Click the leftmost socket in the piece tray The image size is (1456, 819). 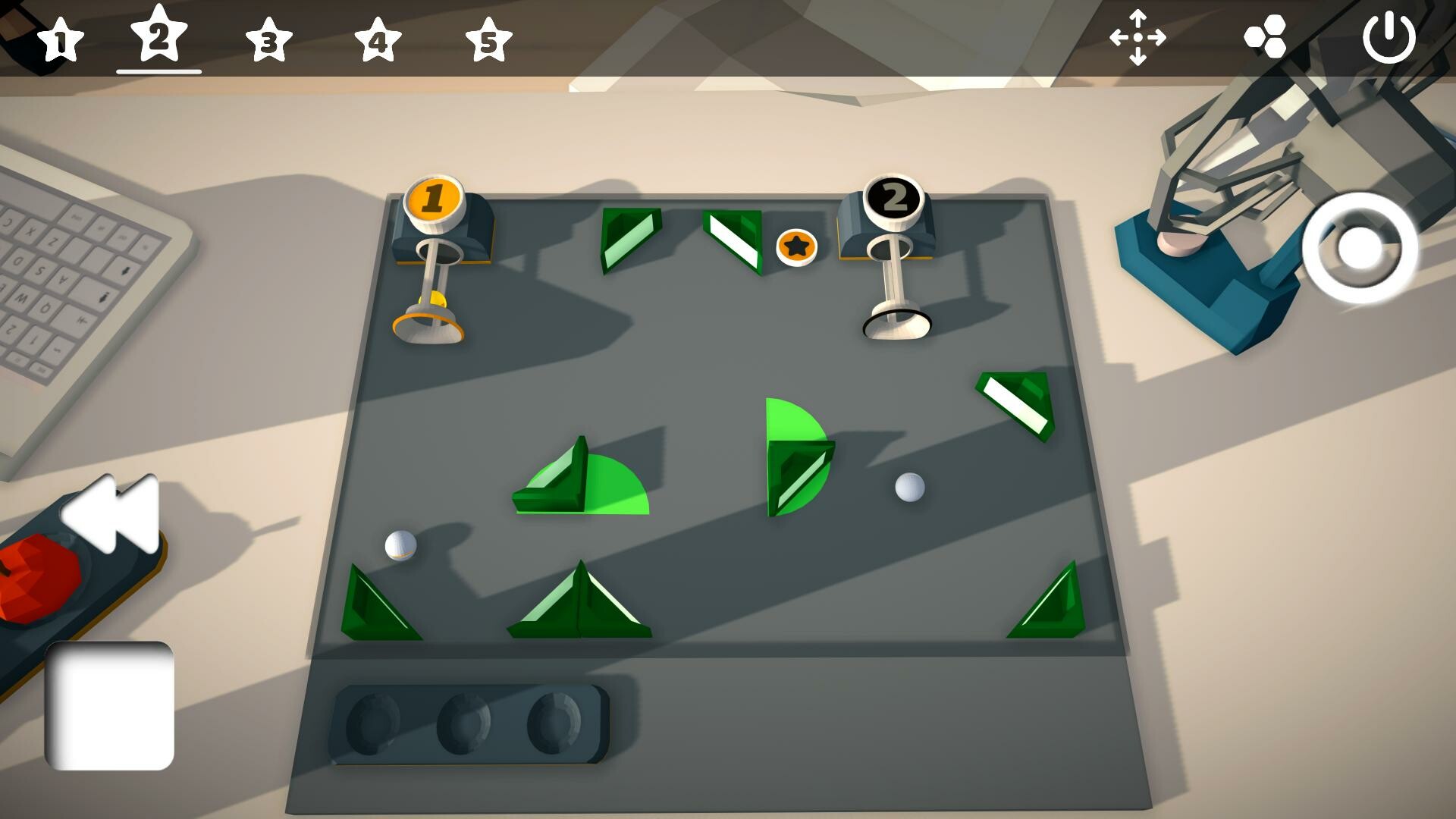pos(373,720)
